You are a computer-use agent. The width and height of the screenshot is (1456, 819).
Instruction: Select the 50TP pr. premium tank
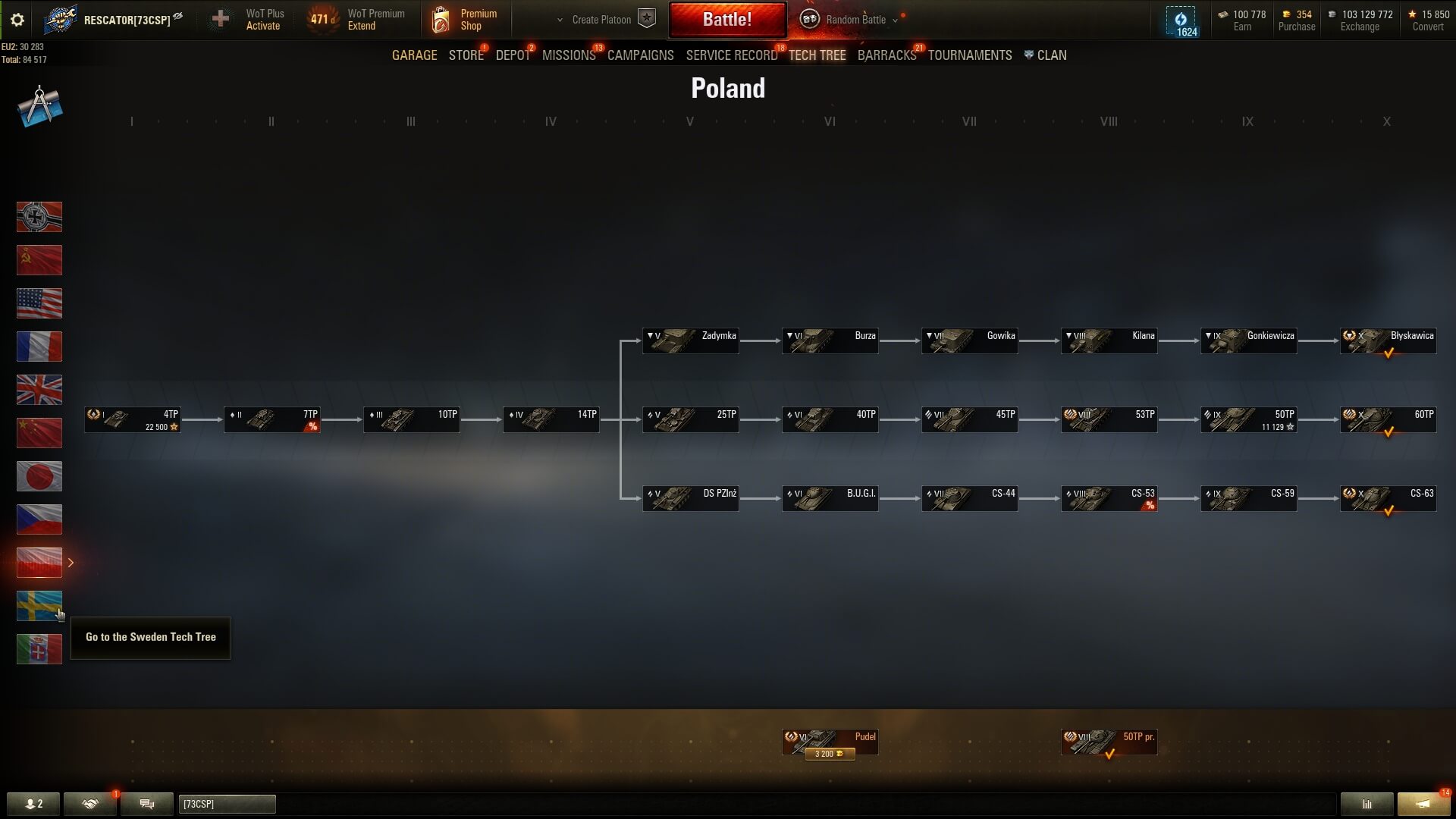[x=1109, y=742]
